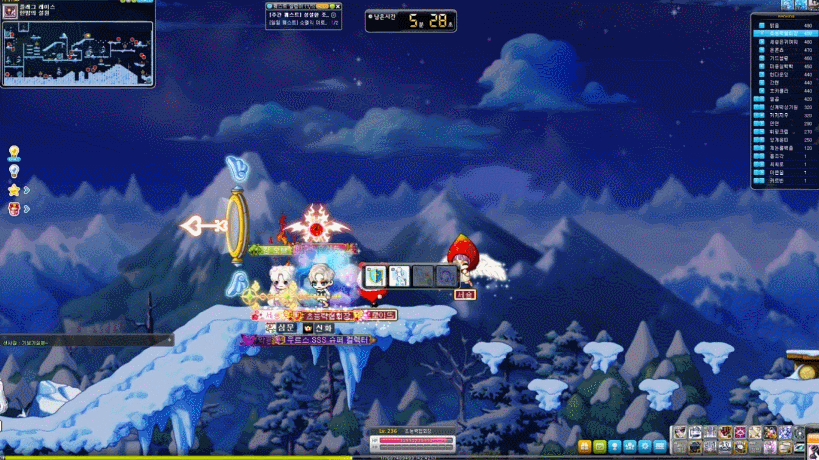Open the green calendar event button
This screenshot has width=819, height=460.
599,445
